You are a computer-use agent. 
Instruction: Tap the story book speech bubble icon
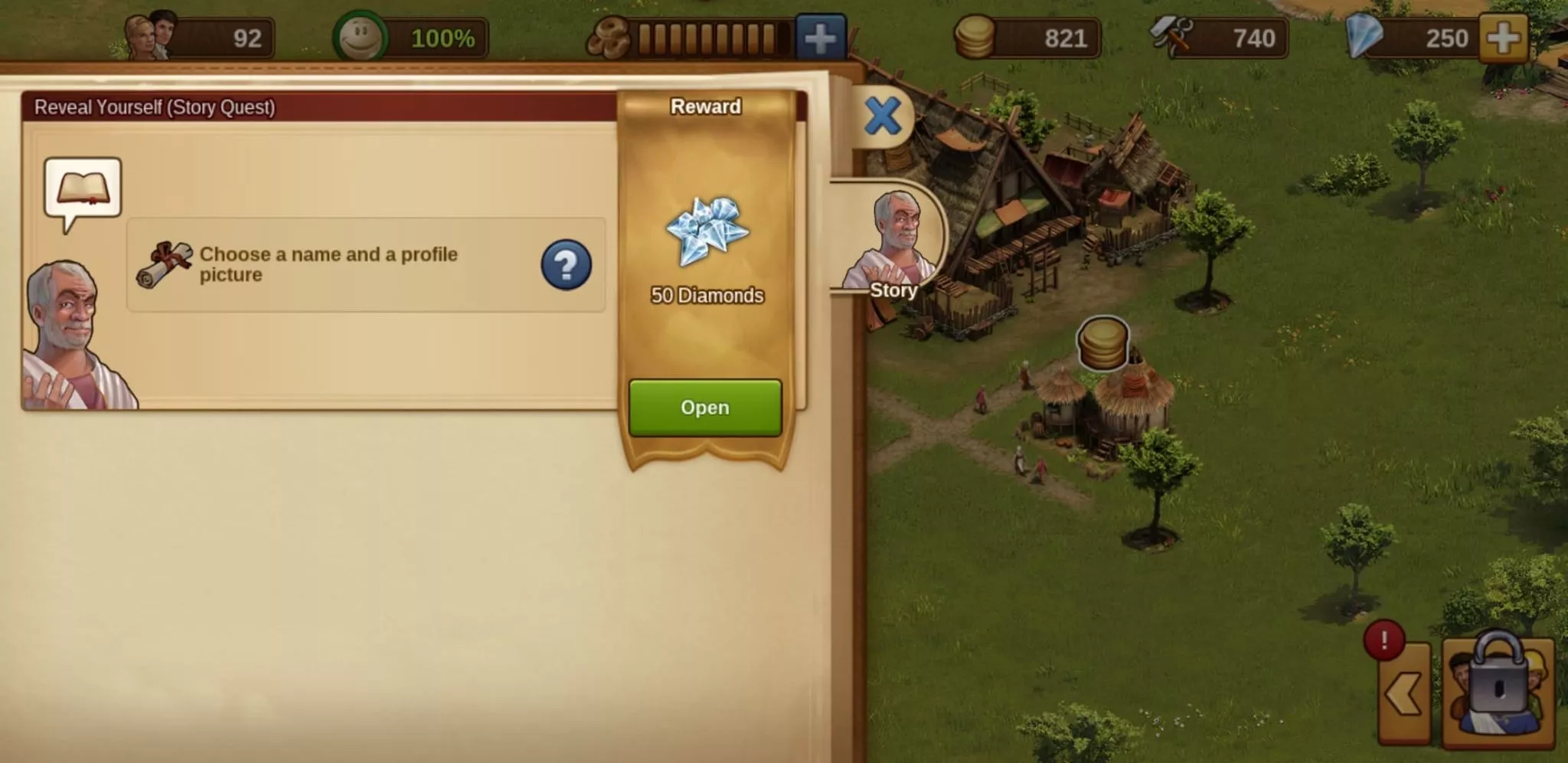[x=83, y=189]
